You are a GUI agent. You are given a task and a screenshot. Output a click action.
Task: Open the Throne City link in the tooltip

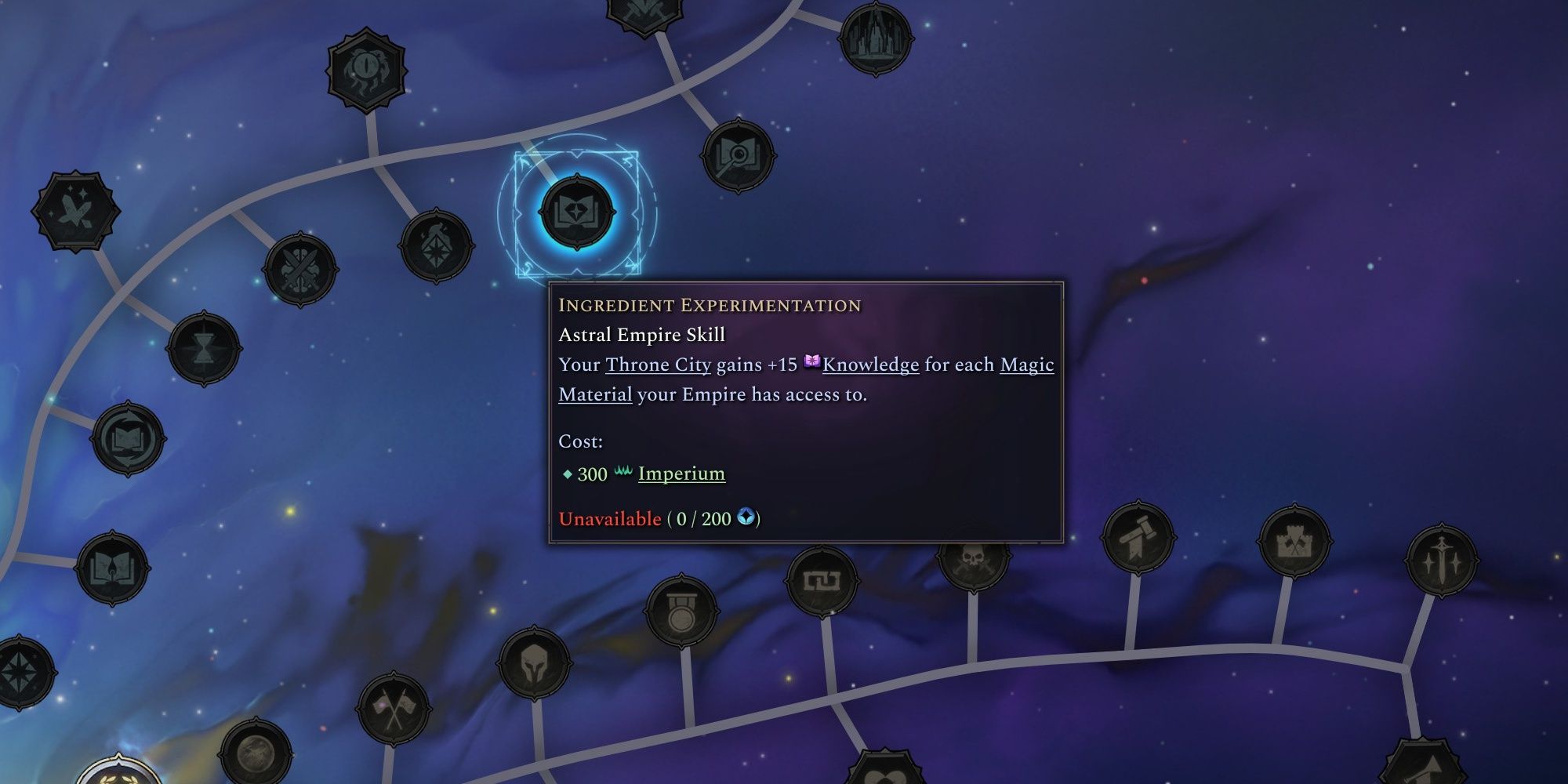[657, 365]
